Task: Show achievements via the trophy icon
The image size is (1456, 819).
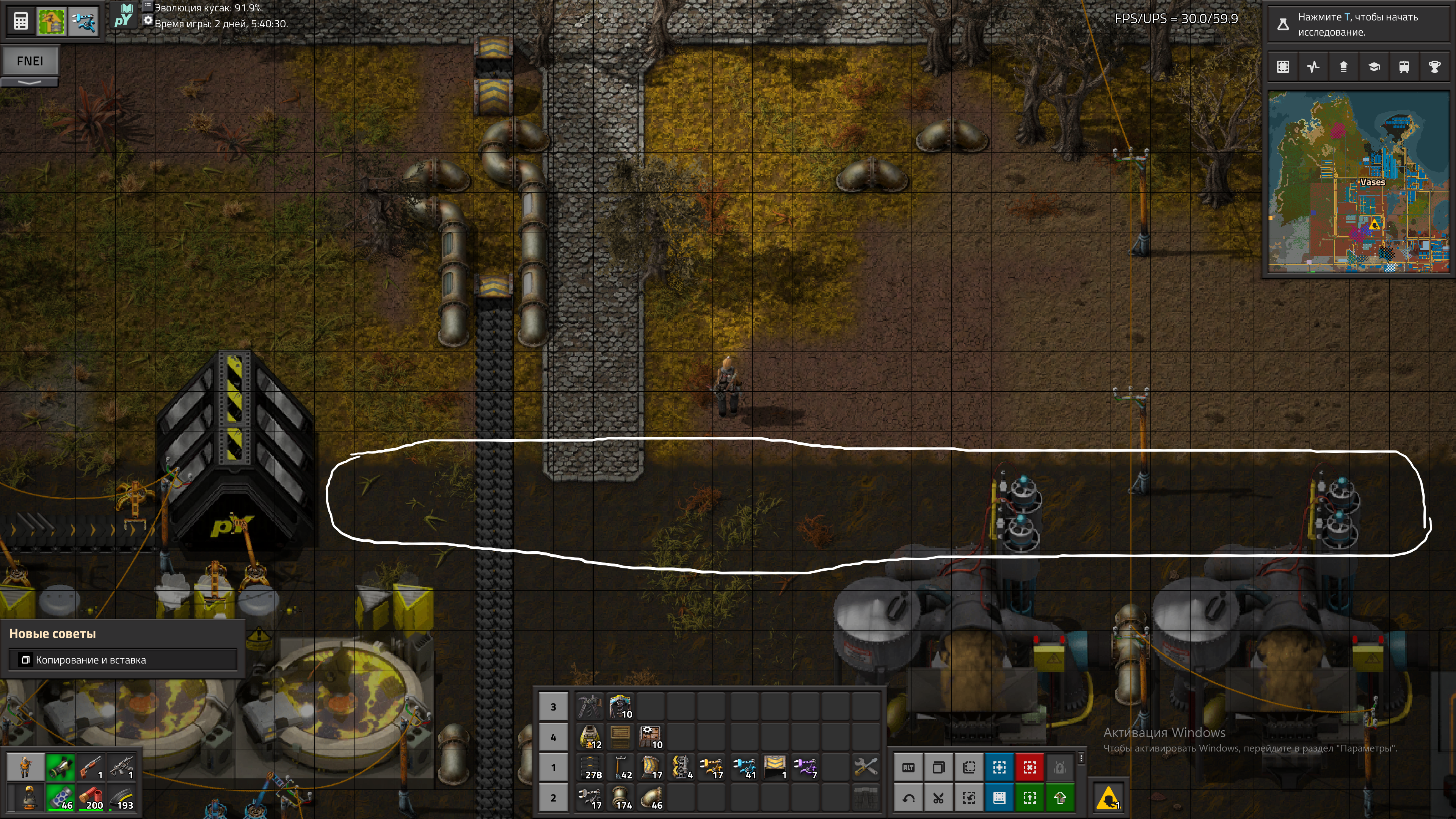Action: pos(1434,67)
